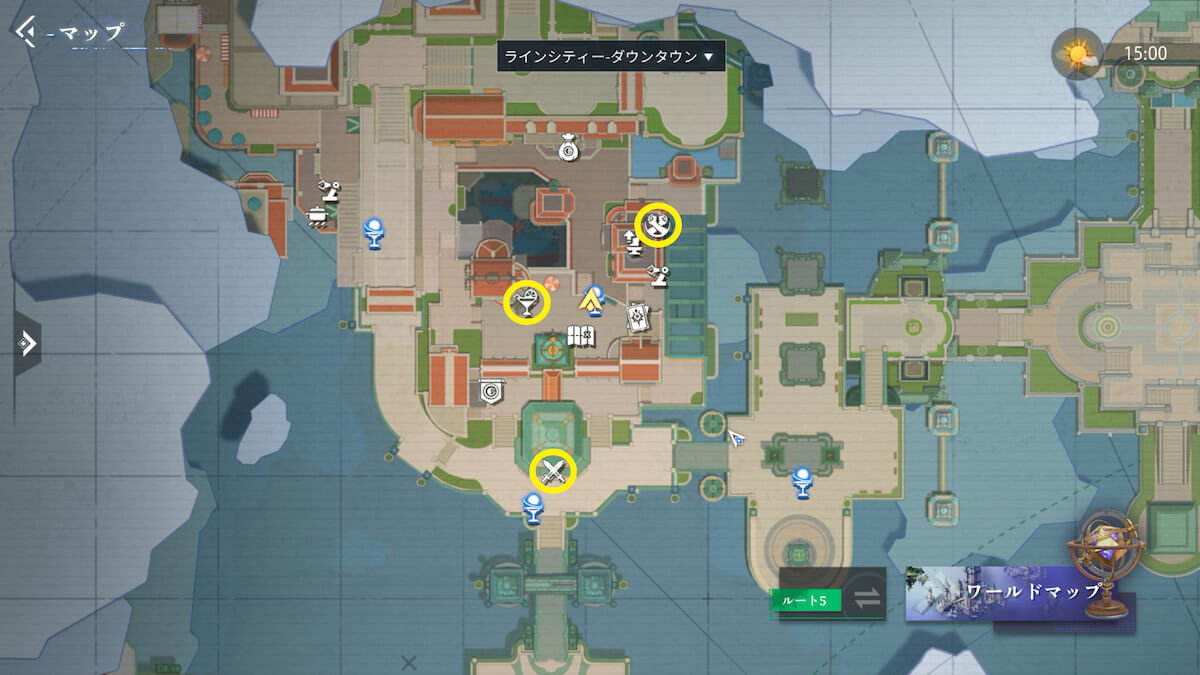The image size is (1200, 675).
Task: Choose the money bag map marker
Action: tap(567, 150)
